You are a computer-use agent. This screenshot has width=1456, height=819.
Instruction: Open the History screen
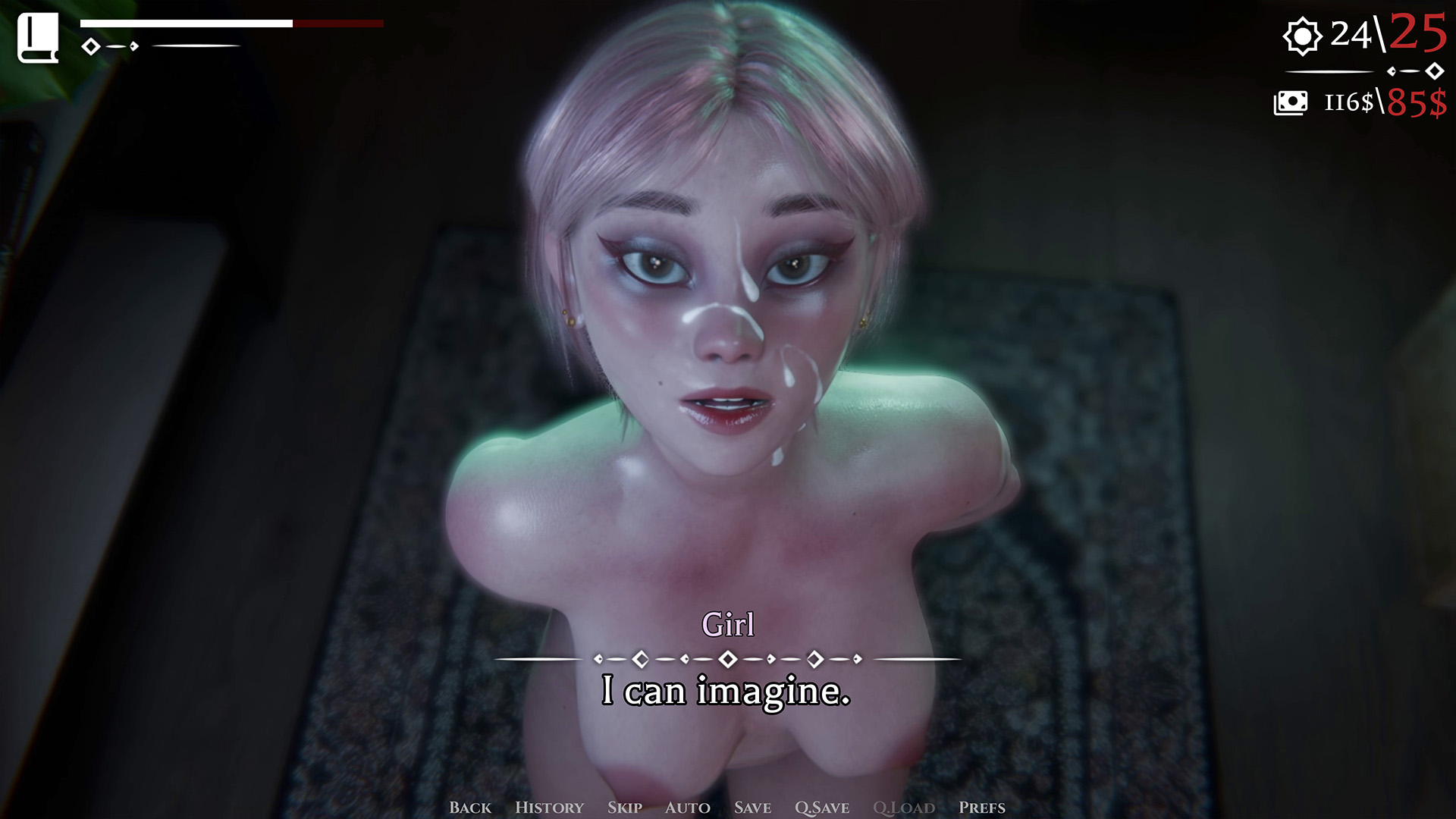click(x=549, y=808)
